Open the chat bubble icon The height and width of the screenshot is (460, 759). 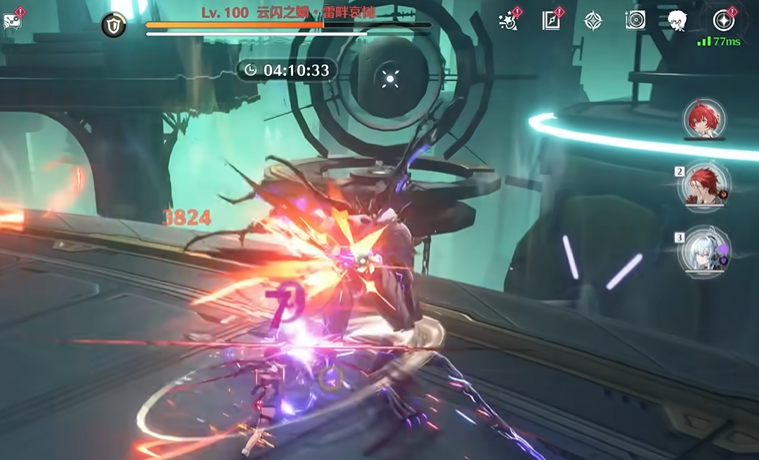point(12,20)
